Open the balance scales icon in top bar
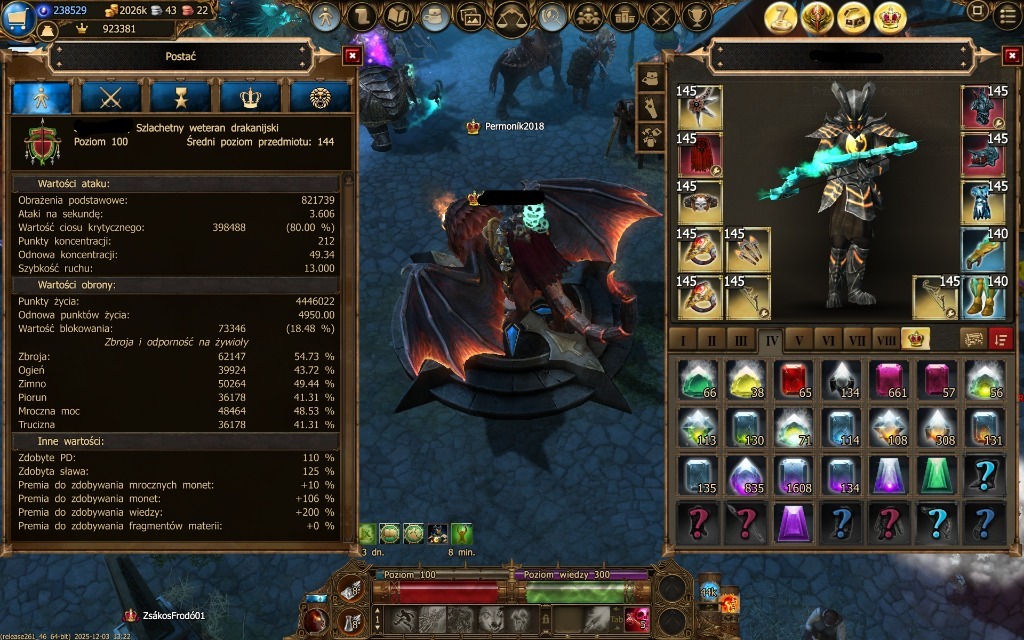1024x640 pixels. click(x=511, y=16)
